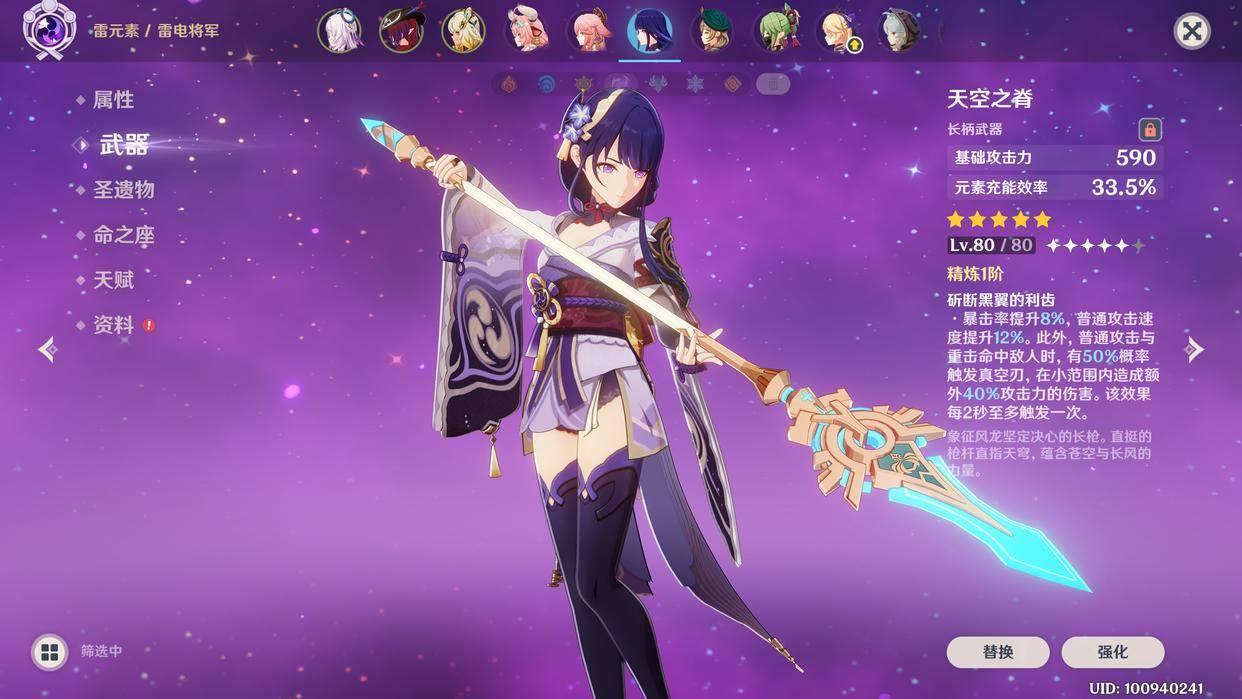Filter characters by Cryo snowflake icon

[x=695, y=84]
